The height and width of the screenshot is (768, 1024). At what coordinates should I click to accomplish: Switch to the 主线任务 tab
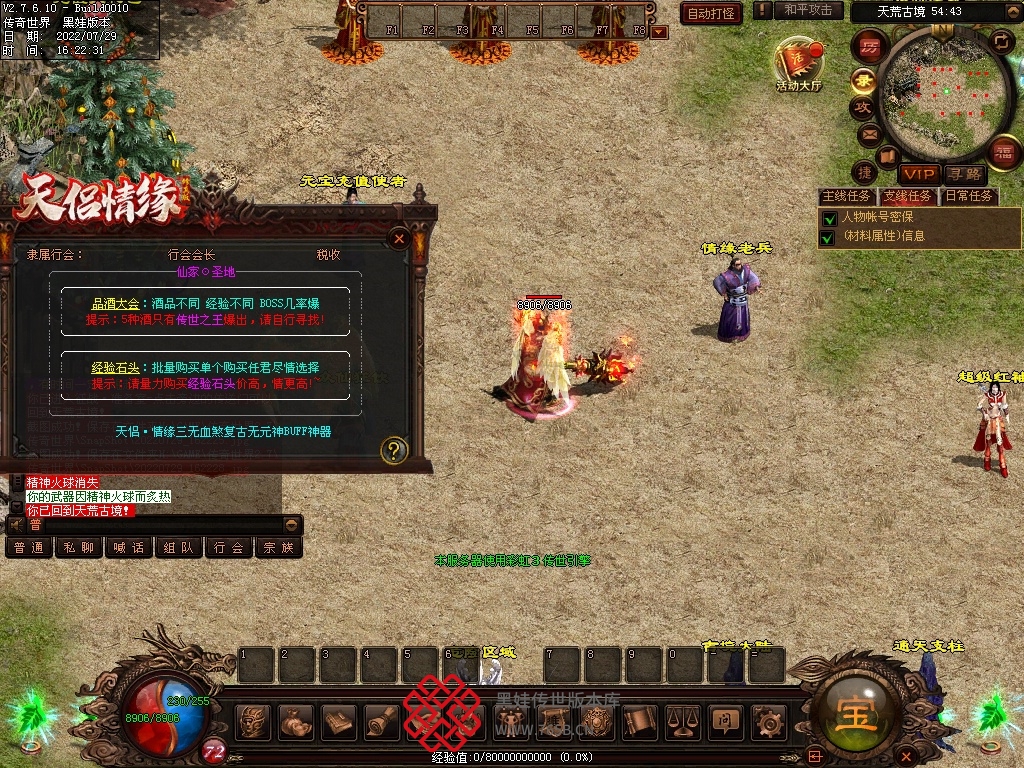coord(846,196)
